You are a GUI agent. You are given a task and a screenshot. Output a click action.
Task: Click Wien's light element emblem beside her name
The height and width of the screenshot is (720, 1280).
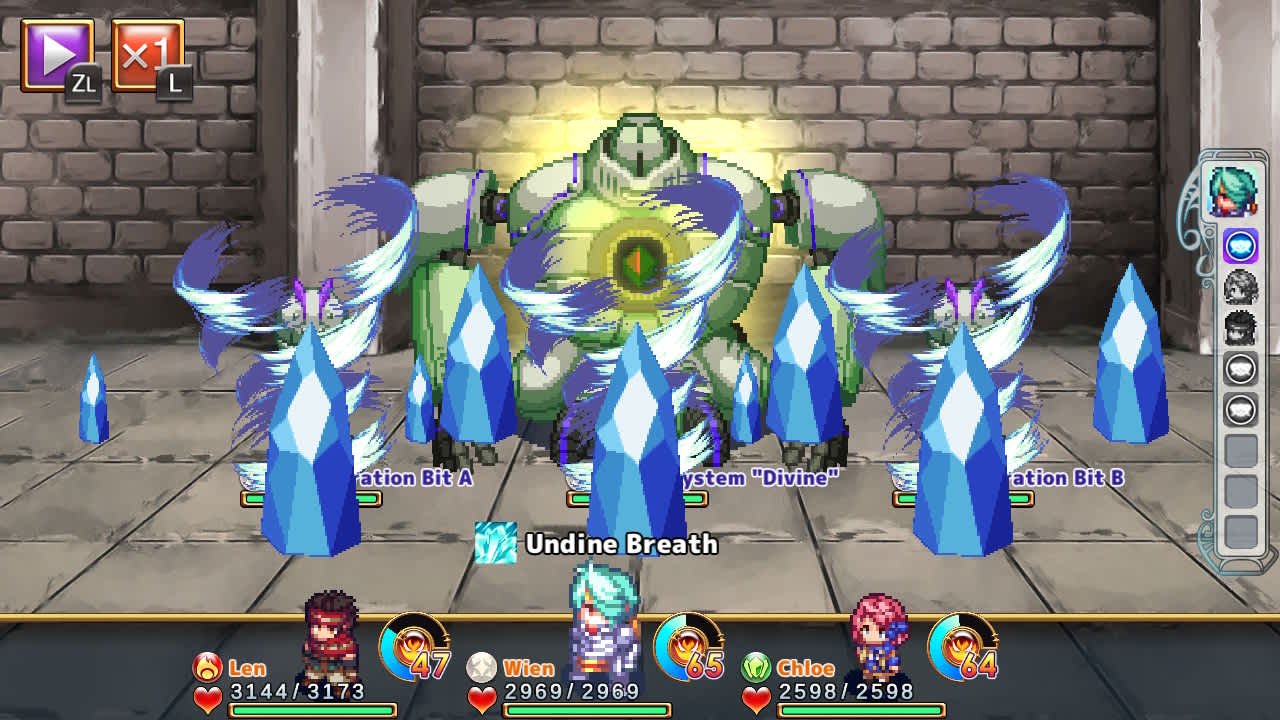tap(479, 667)
